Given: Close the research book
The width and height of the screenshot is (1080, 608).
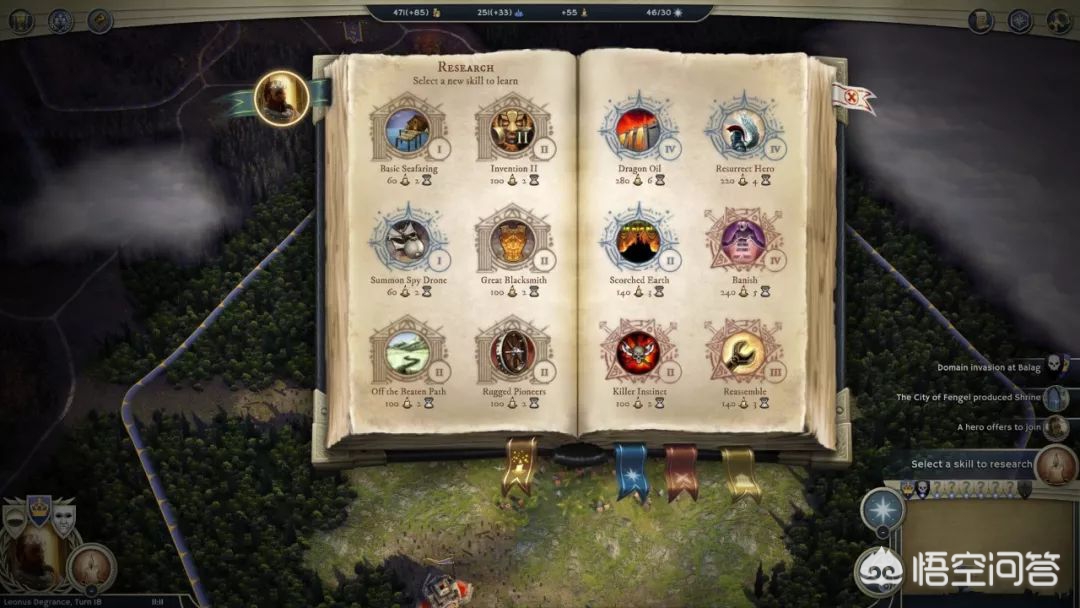Looking at the screenshot, I should click(x=852, y=99).
